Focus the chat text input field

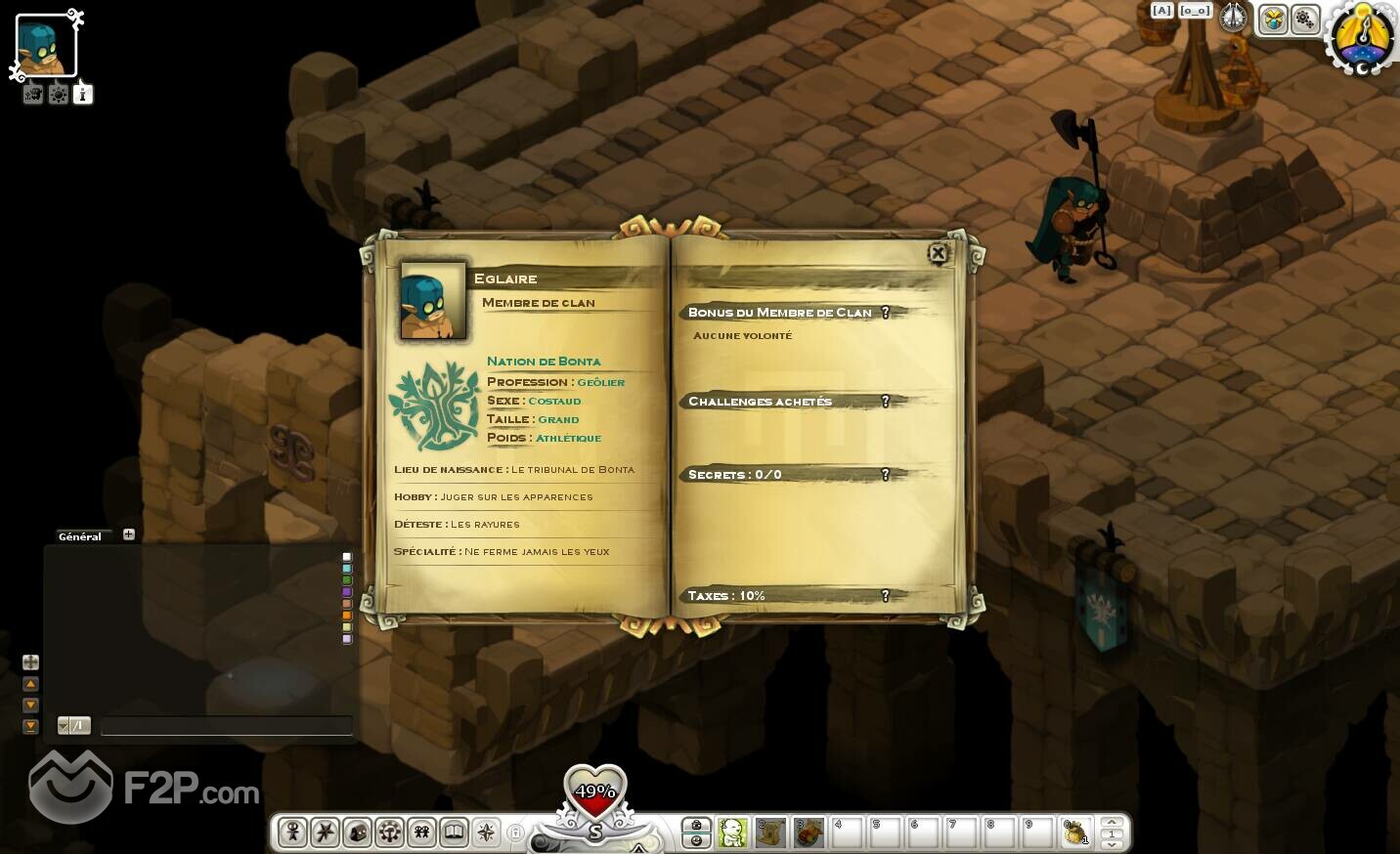tap(226, 726)
